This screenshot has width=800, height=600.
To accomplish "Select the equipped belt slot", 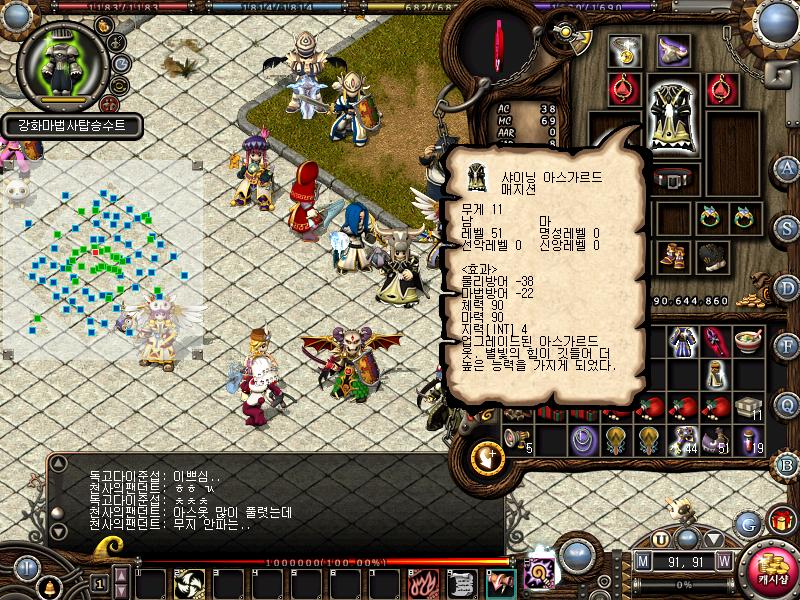I will [x=672, y=179].
